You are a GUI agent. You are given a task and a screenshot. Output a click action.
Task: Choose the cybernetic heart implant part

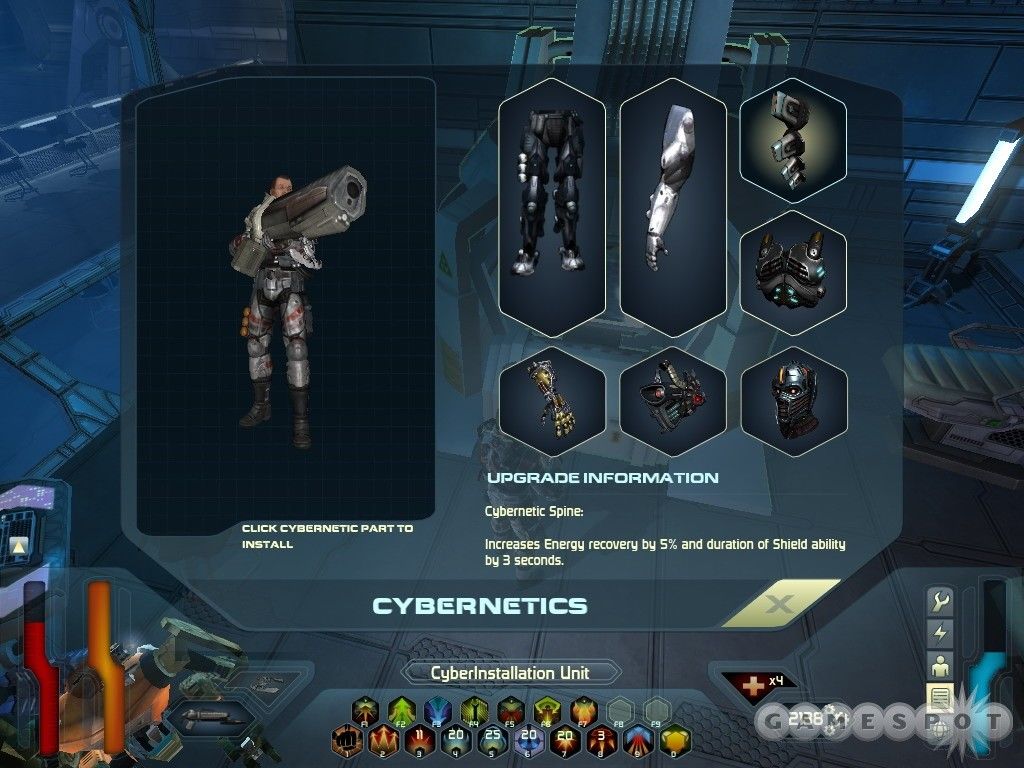coord(672,401)
